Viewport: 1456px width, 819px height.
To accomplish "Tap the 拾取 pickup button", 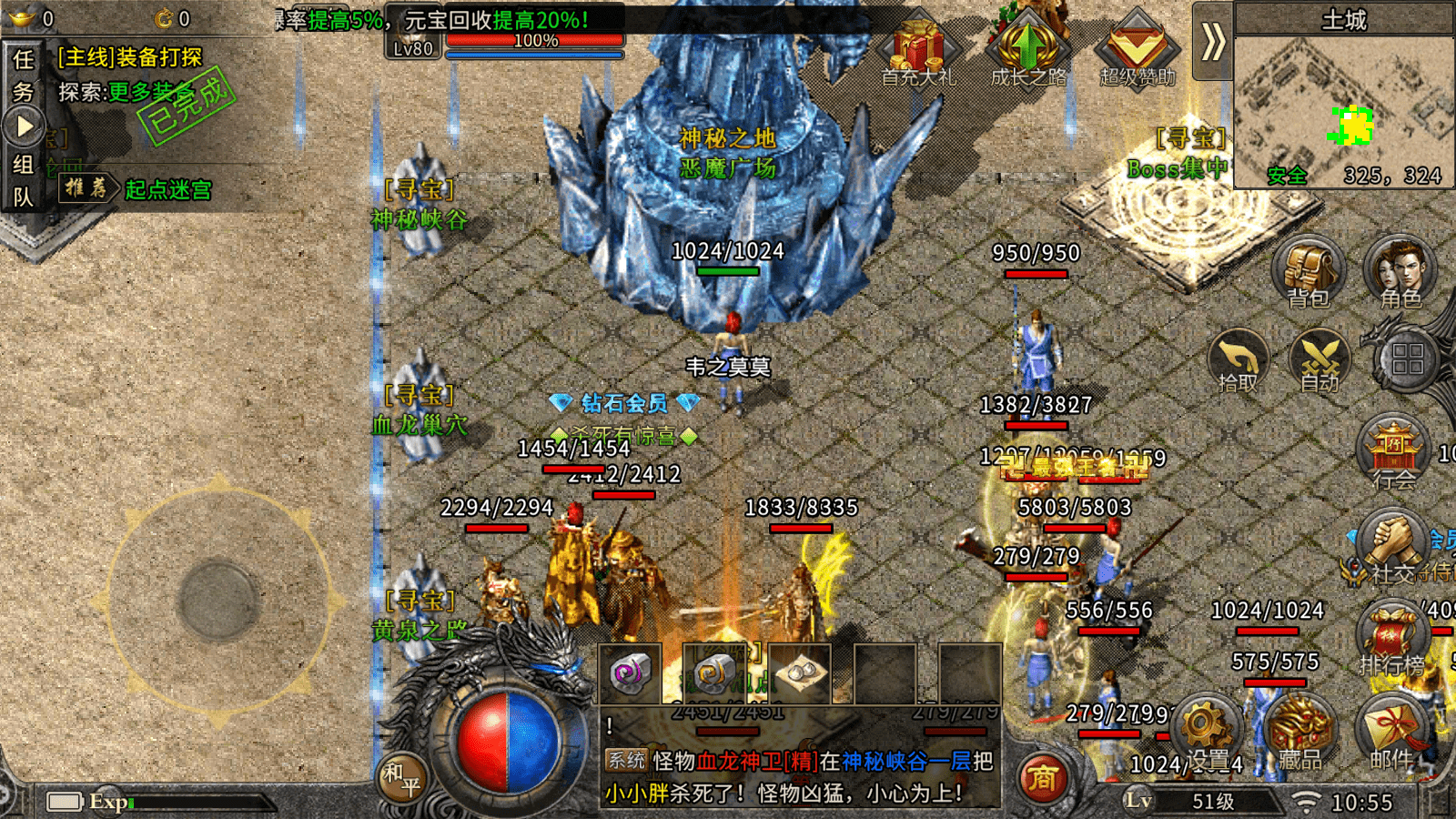I will 1238,361.
